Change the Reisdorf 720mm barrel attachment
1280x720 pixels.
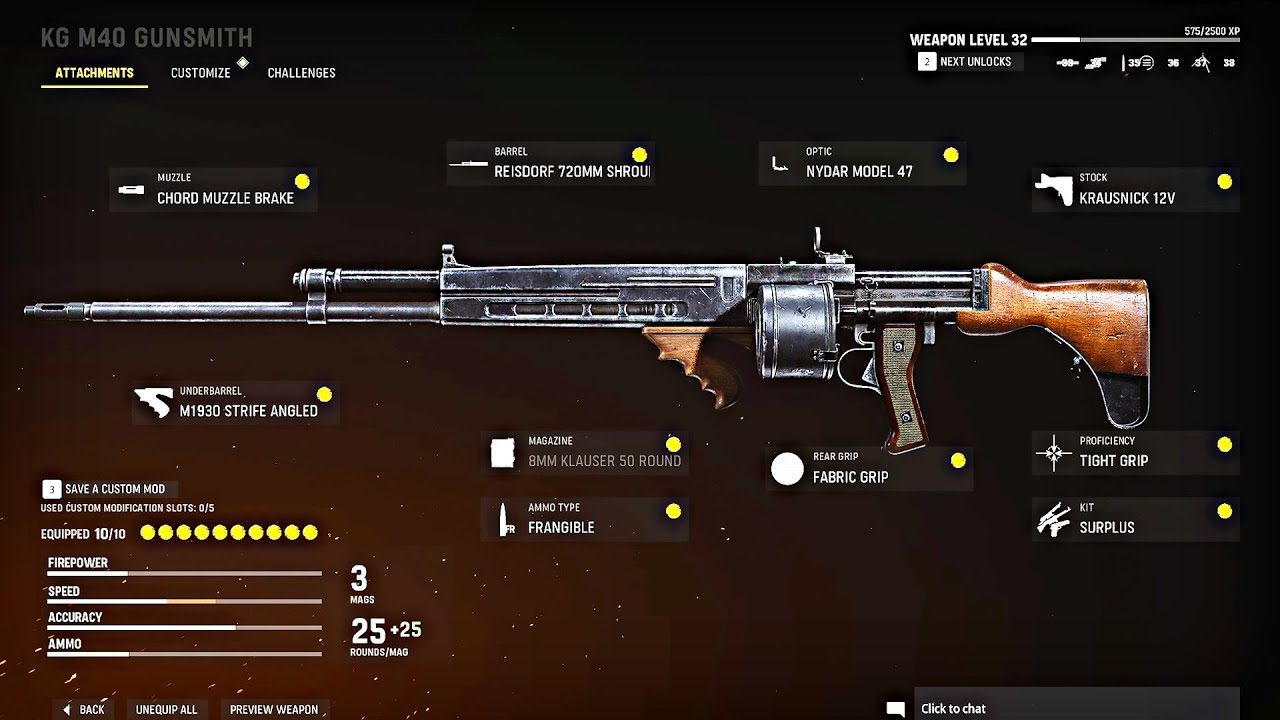550,163
